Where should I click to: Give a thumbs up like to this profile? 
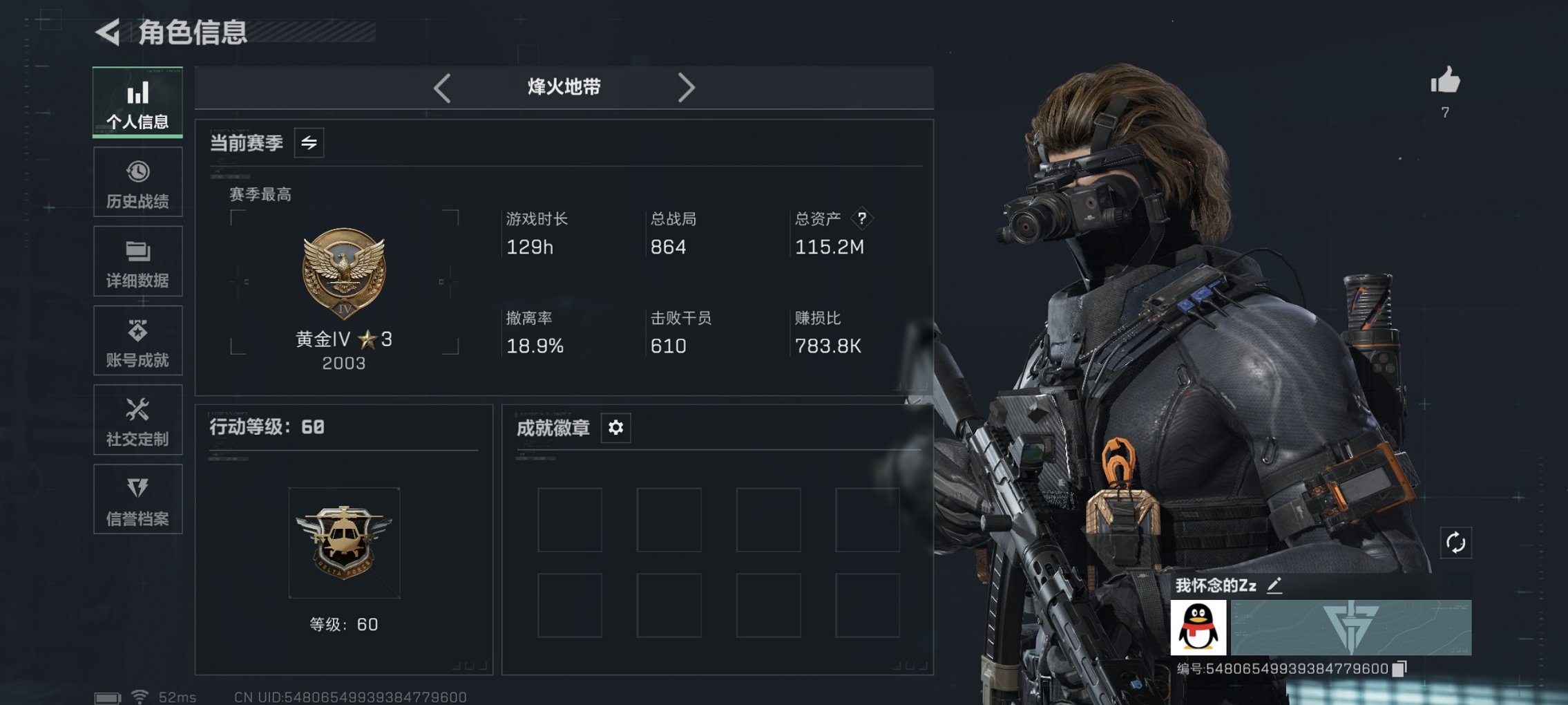1446,82
